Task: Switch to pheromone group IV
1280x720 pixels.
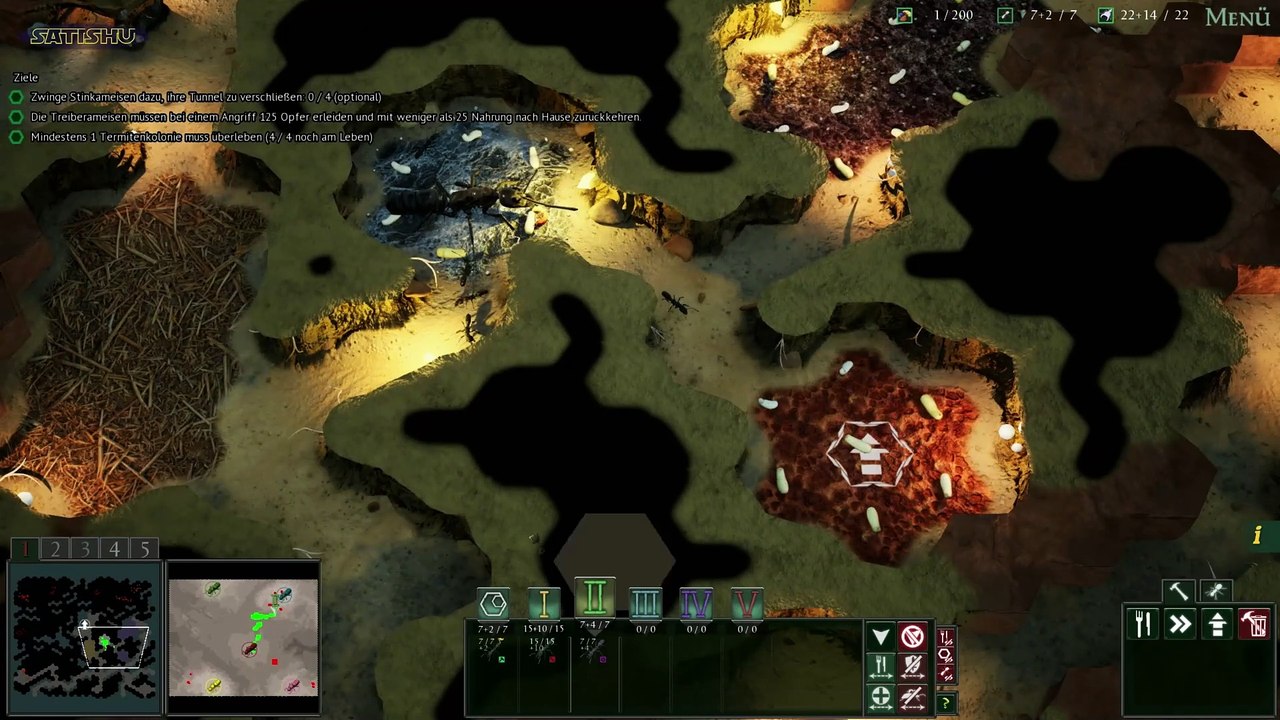Action: pos(696,603)
